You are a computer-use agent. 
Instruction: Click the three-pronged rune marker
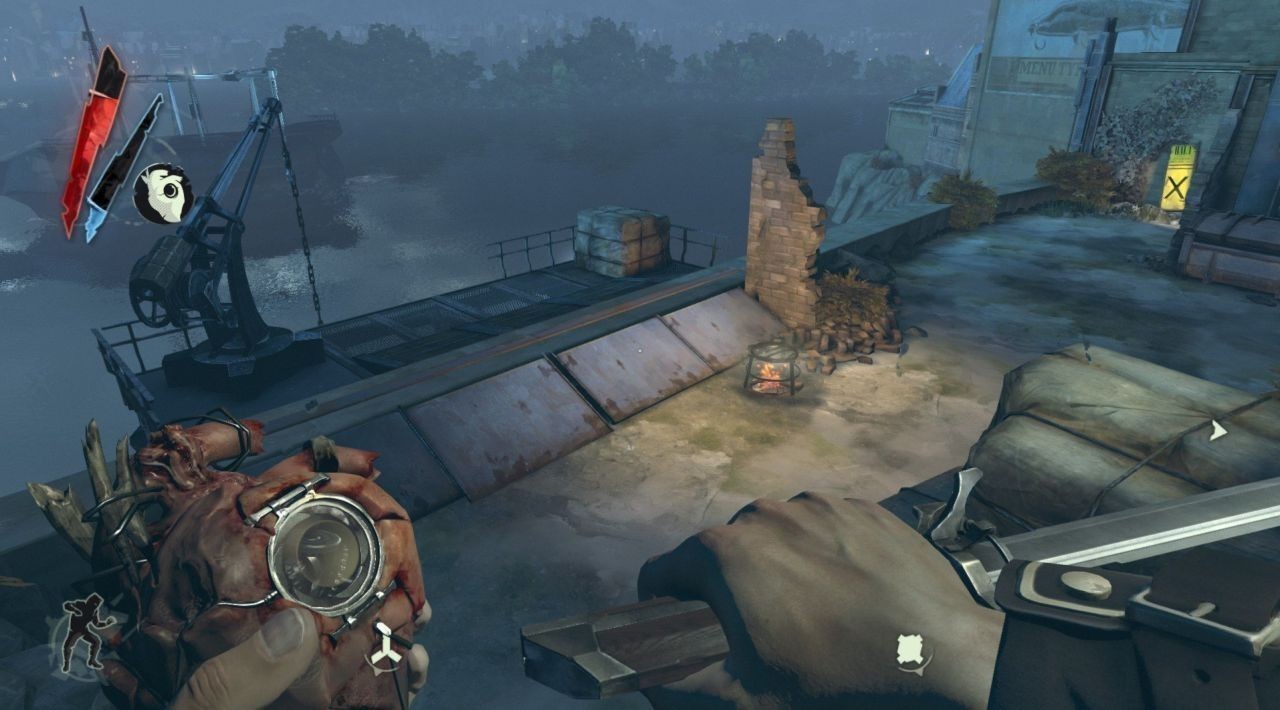tap(385, 648)
